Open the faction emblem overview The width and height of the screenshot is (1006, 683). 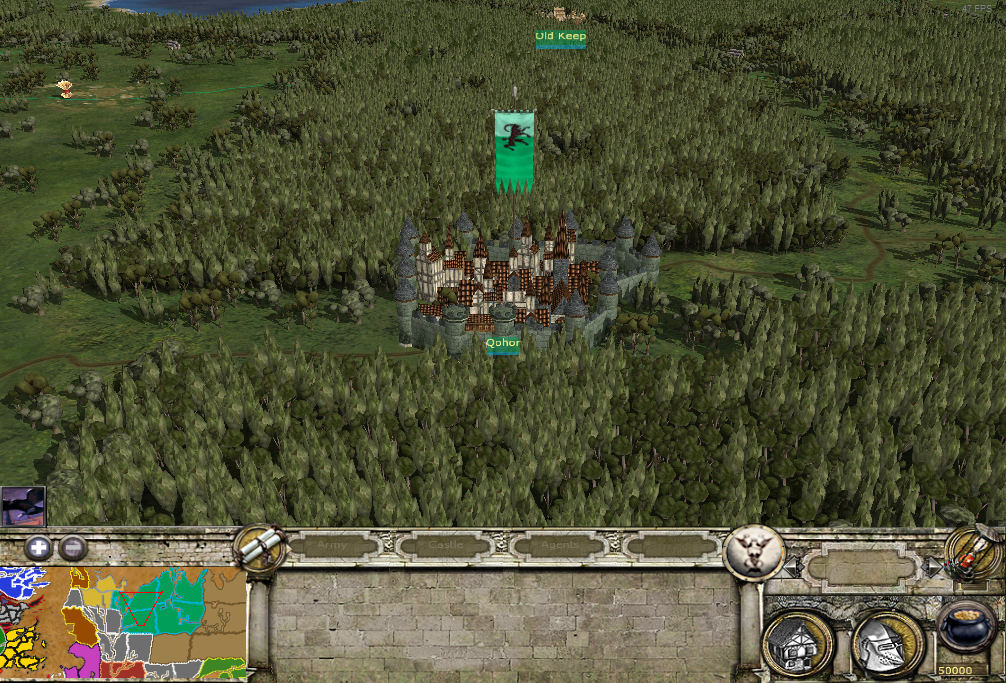click(753, 551)
